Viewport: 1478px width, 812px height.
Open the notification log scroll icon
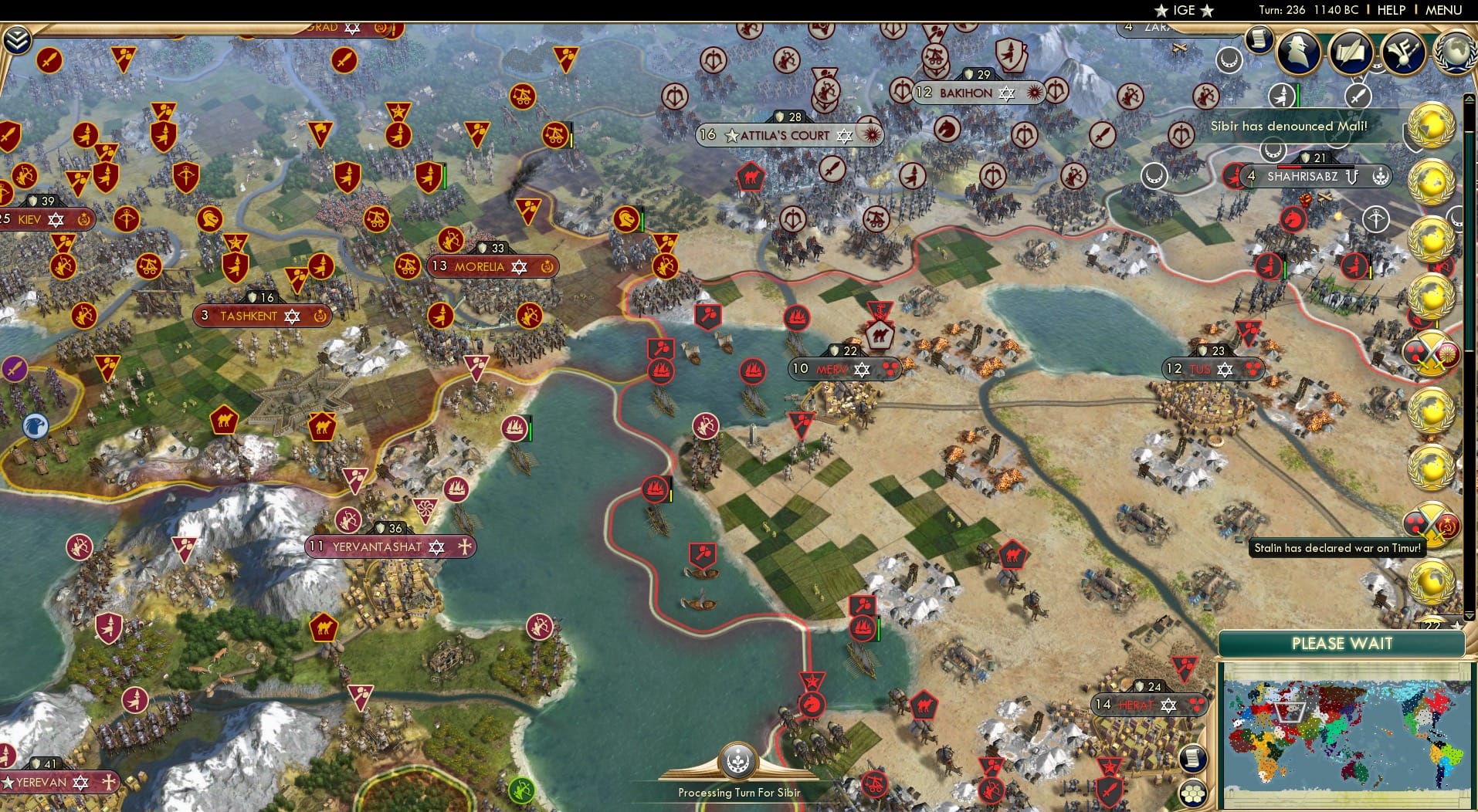click(1259, 39)
